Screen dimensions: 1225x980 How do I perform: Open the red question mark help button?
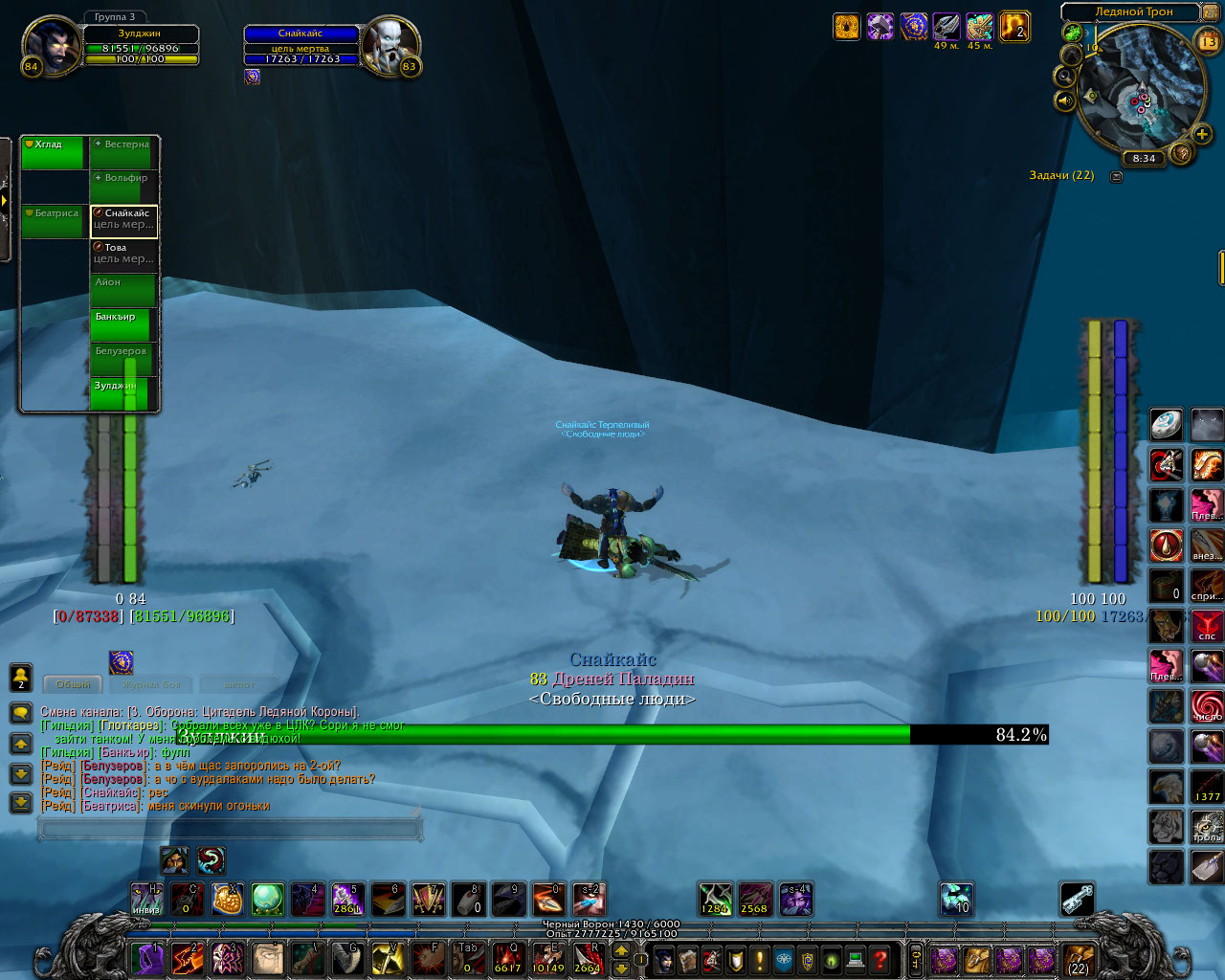tap(880, 959)
